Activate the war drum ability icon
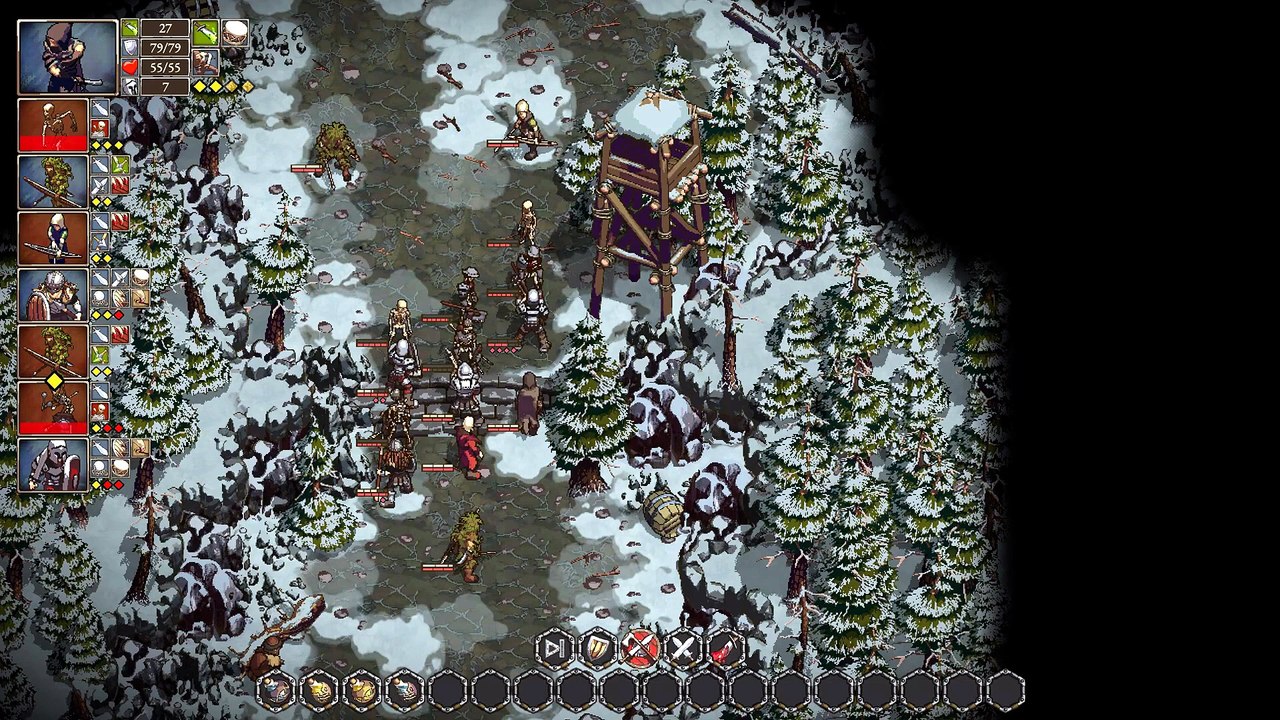Viewport: 1280px width, 720px height. pyautogui.click(x=235, y=32)
